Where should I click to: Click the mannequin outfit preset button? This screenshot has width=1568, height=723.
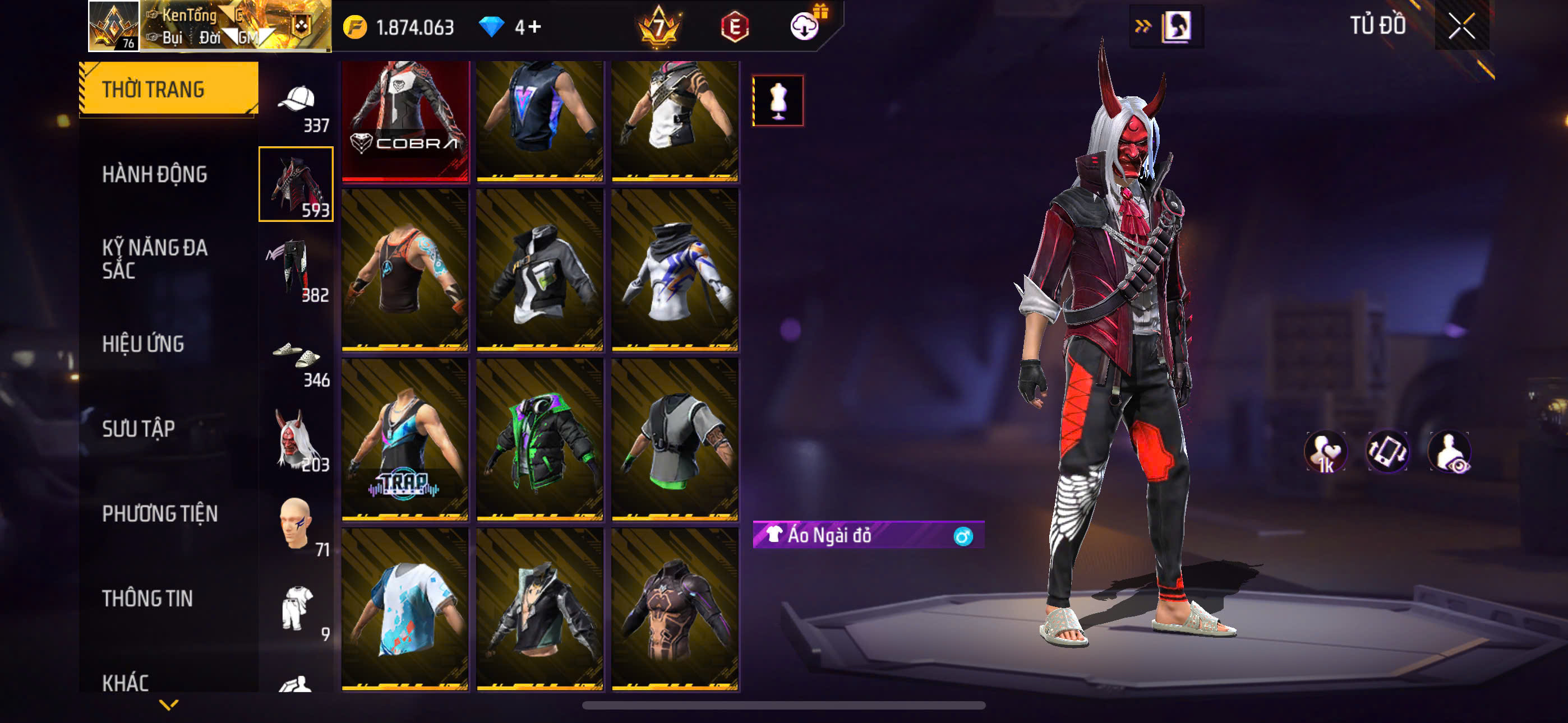[778, 100]
